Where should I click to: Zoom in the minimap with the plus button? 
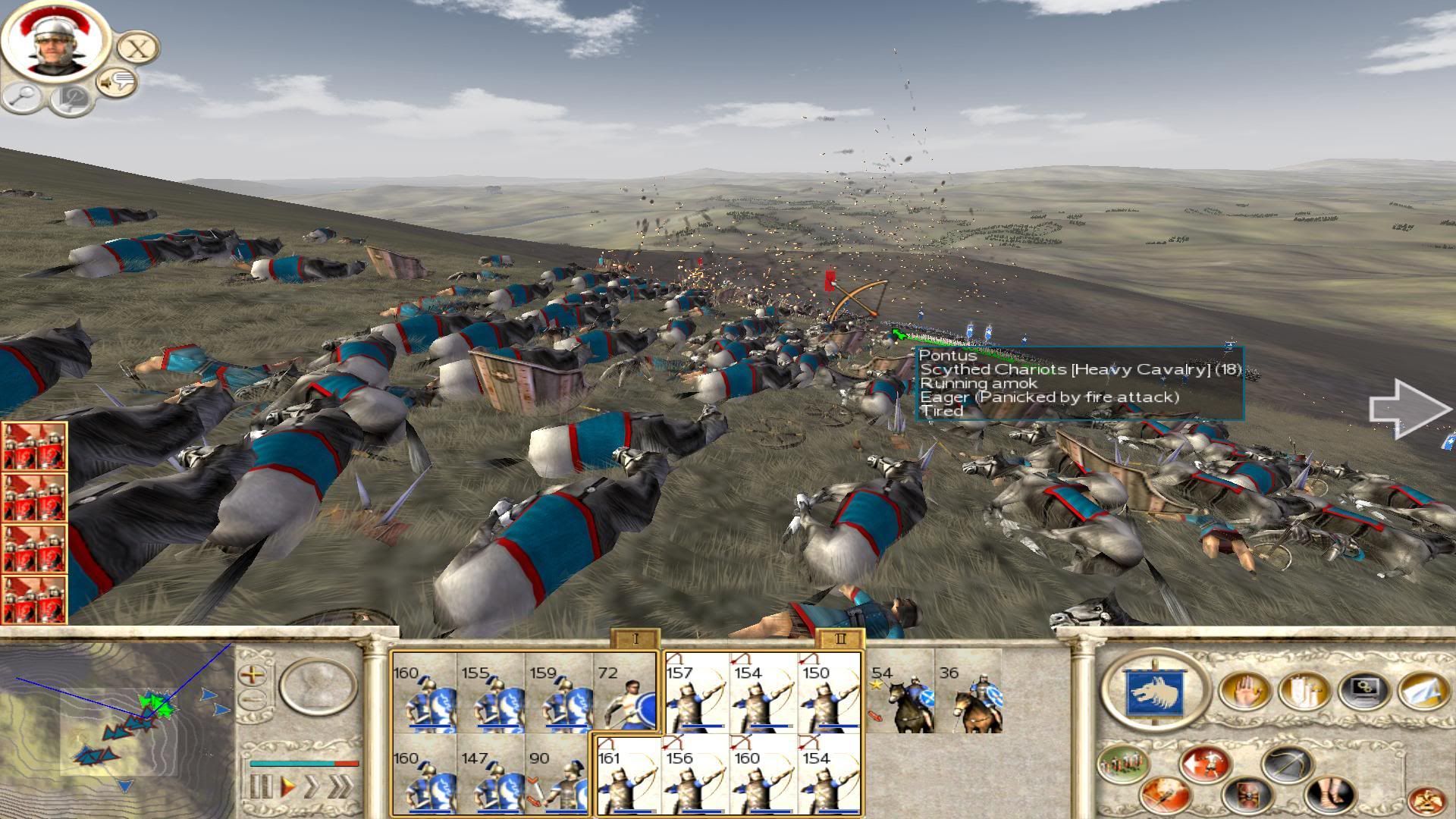click(x=253, y=673)
